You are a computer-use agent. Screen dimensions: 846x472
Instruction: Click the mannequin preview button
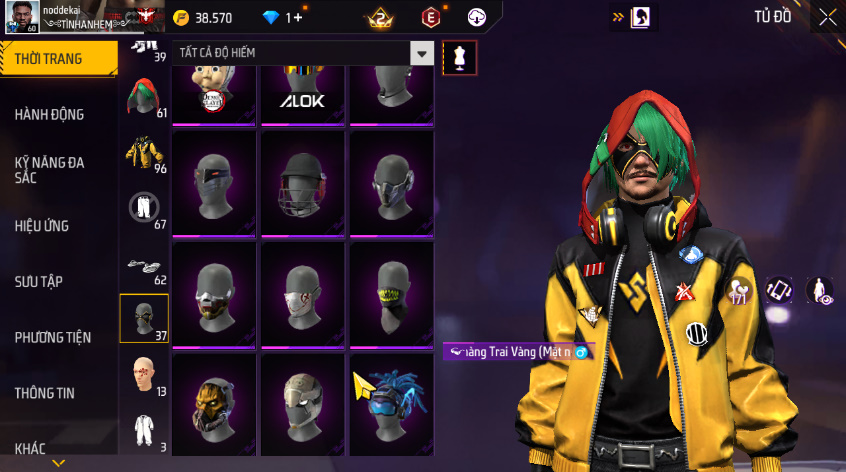(459, 57)
